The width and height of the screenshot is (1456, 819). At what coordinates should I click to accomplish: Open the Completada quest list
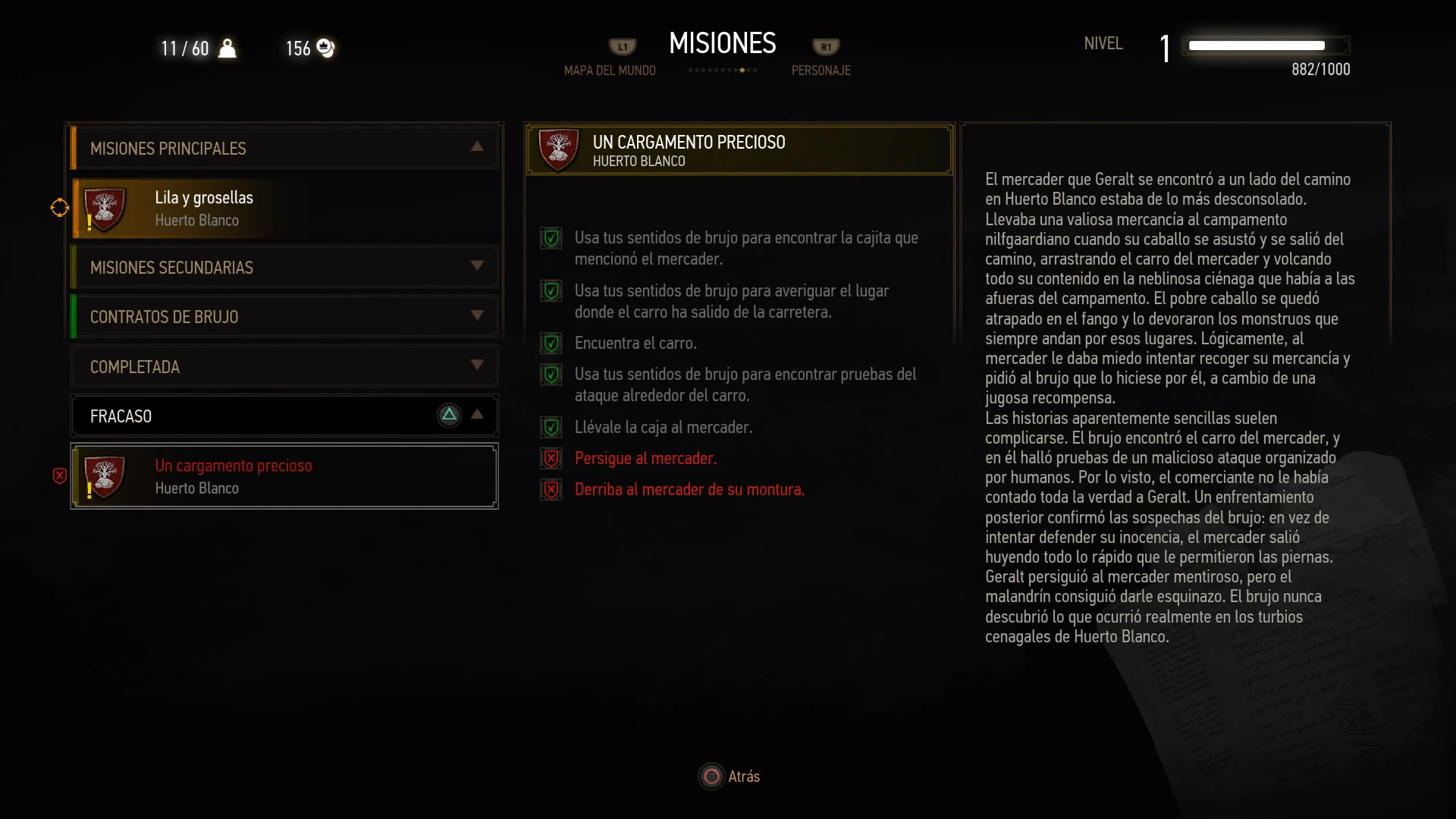click(x=284, y=366)
